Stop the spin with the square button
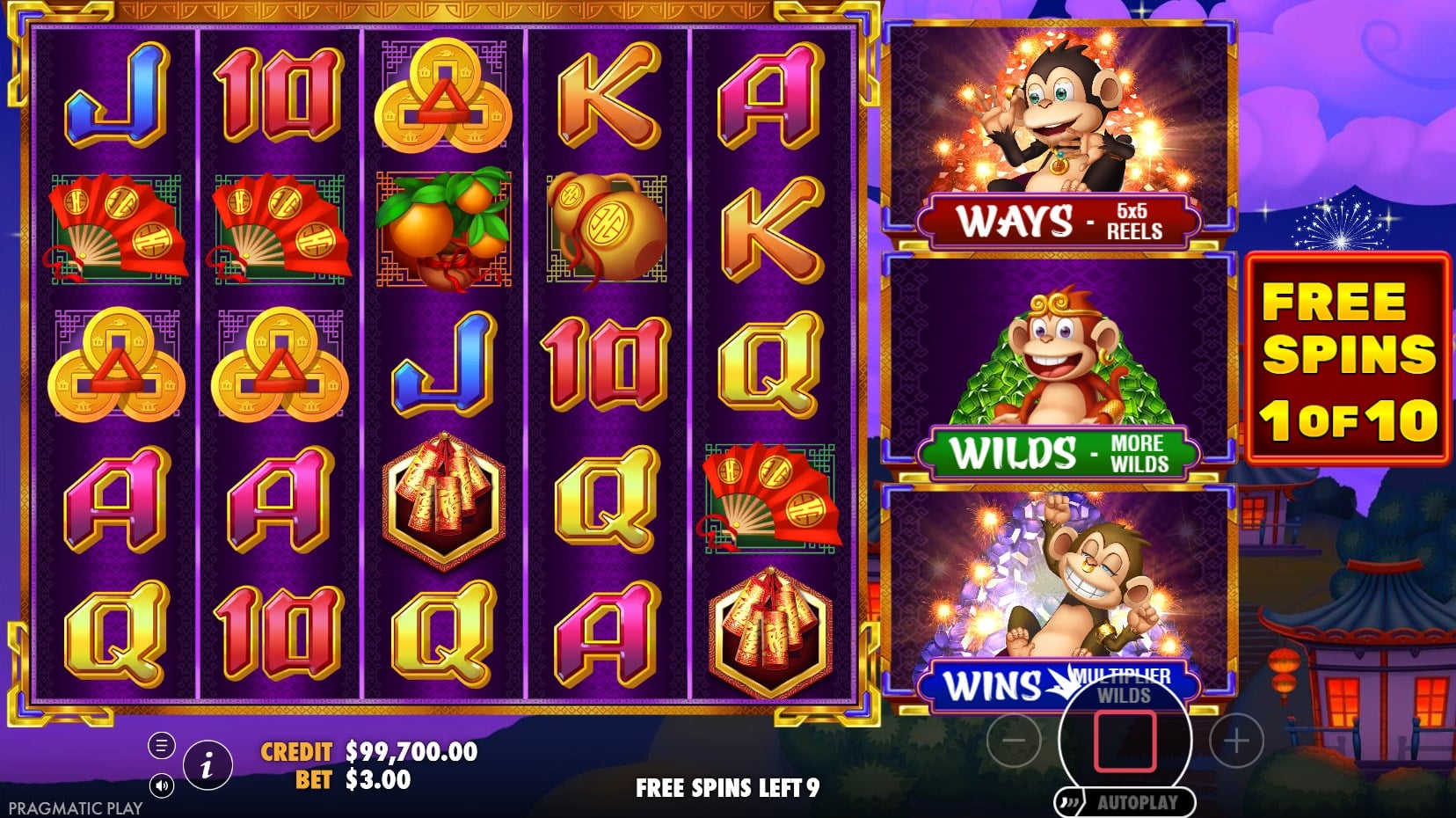This screenshot has width=1456, height=818. click(1124, 741)
